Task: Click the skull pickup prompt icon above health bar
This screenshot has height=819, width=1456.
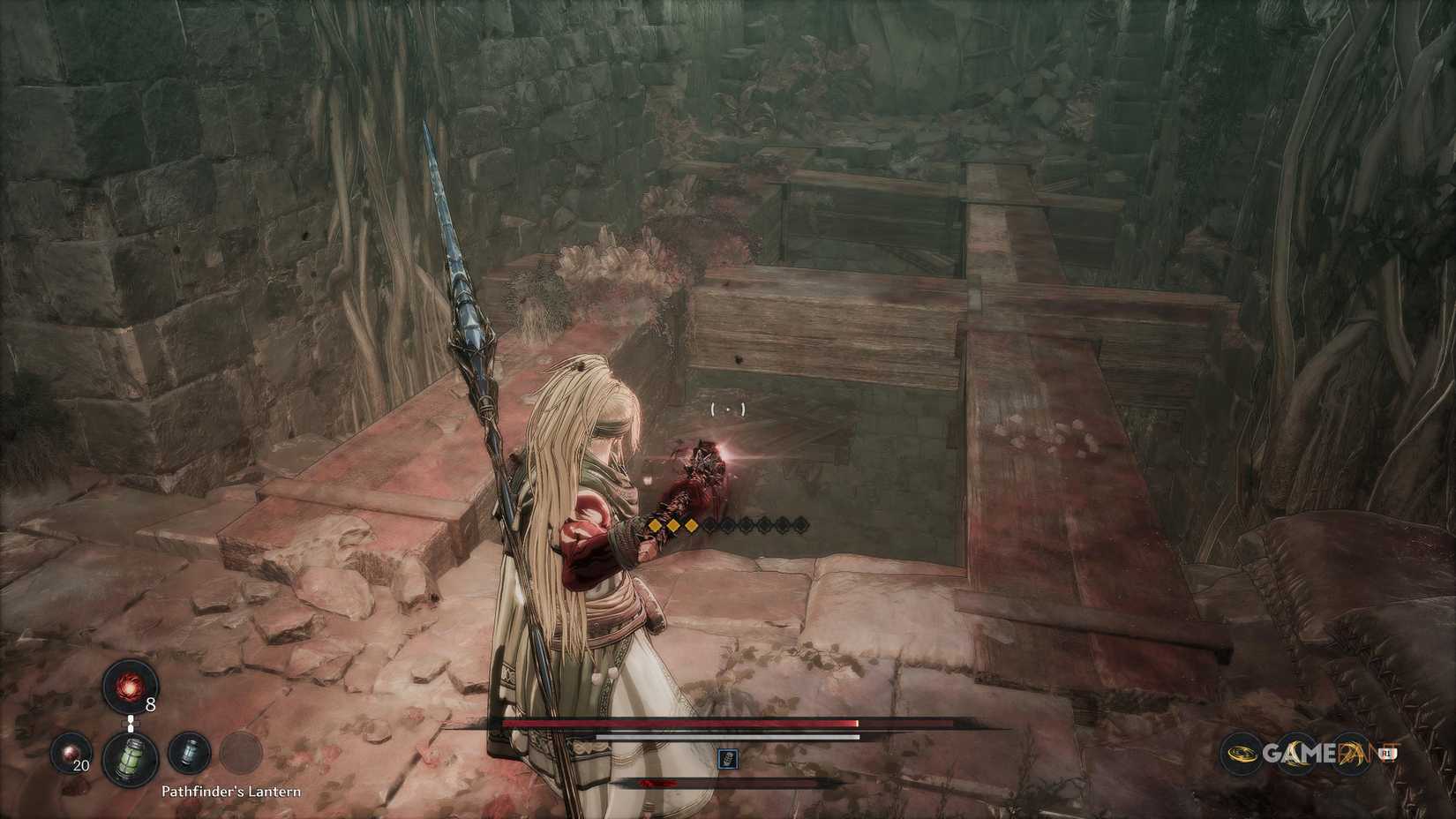Action: (x=727, y=759)
